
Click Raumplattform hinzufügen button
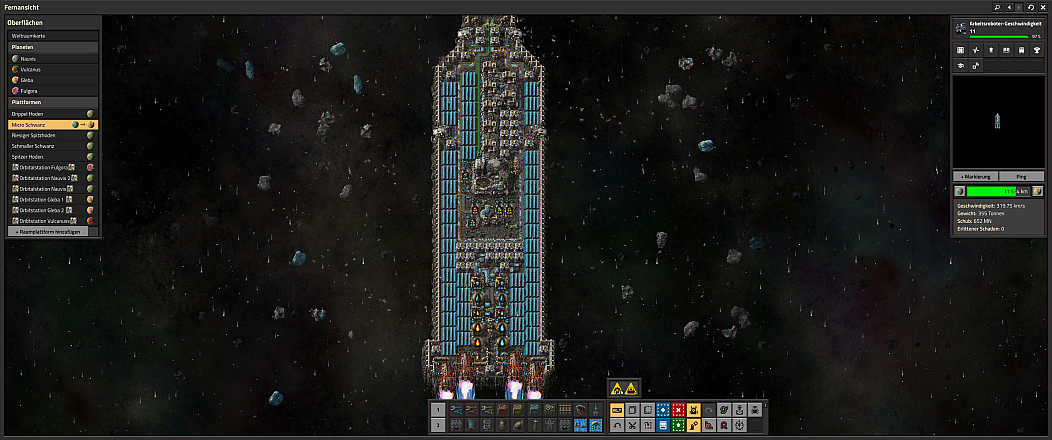coord(53,231)
